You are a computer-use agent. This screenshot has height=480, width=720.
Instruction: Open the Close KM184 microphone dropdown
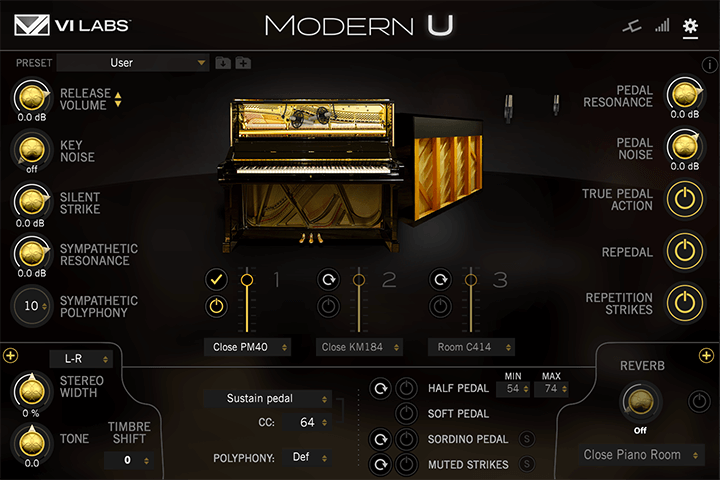click(361, 347)
